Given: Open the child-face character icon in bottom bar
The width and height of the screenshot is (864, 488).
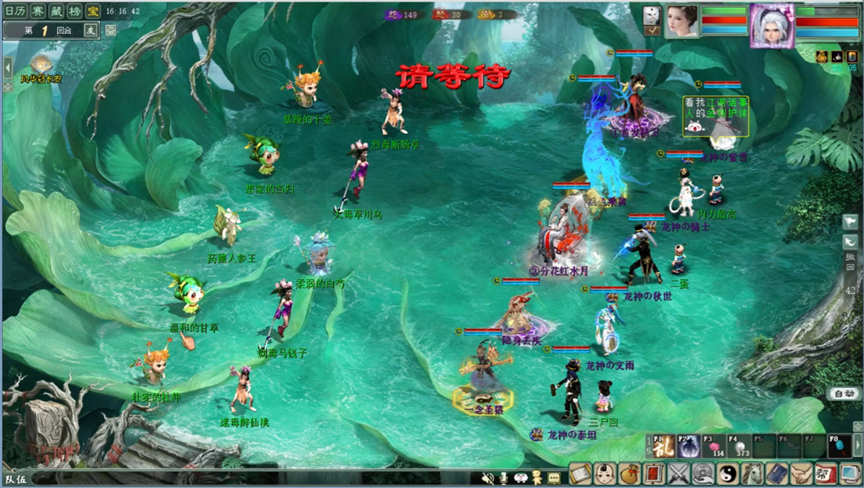Looking at the screenshot, I should tap(606, 474).
